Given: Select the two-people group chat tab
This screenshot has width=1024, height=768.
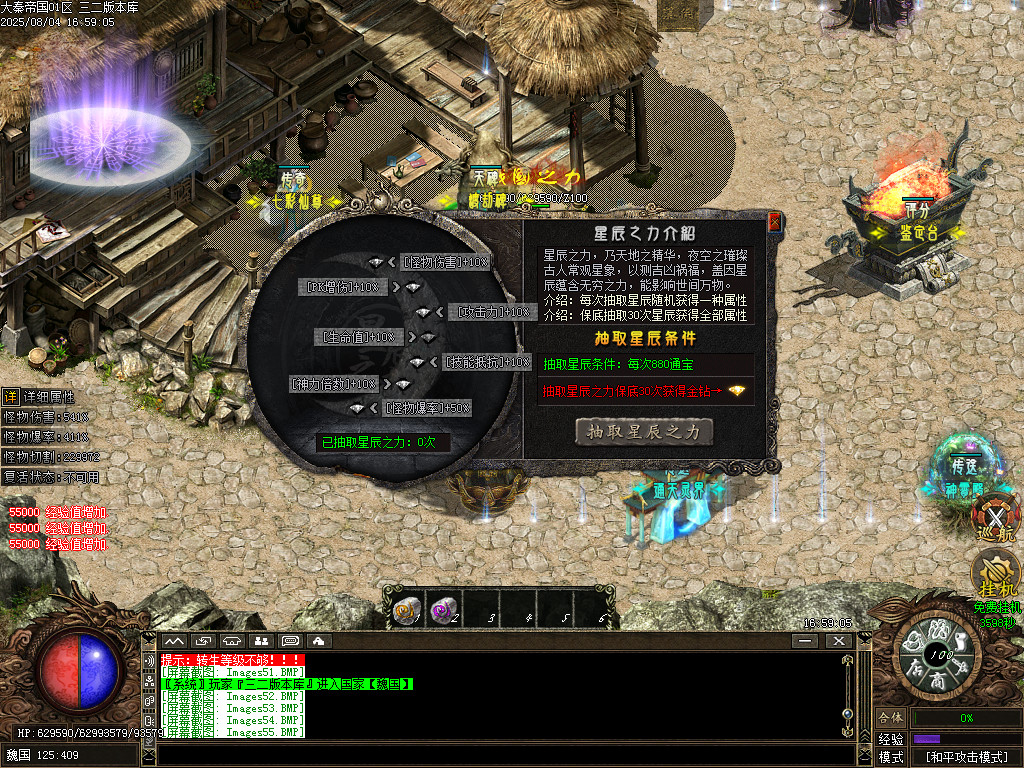Looking at the screenshot, I should point(261,640).
